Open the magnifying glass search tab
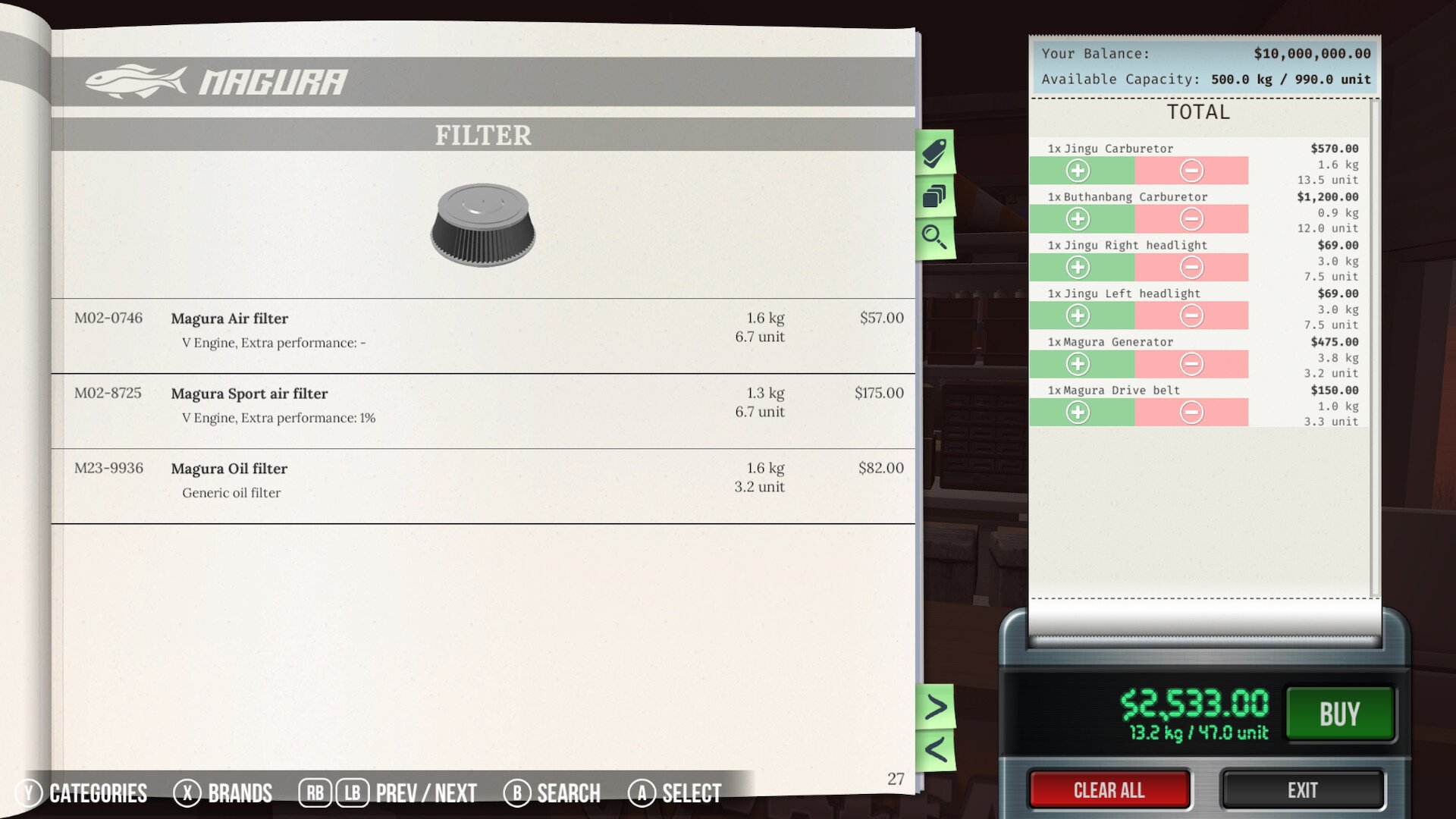This screenshot has height=819, width=1456. [x=934, y=237]
